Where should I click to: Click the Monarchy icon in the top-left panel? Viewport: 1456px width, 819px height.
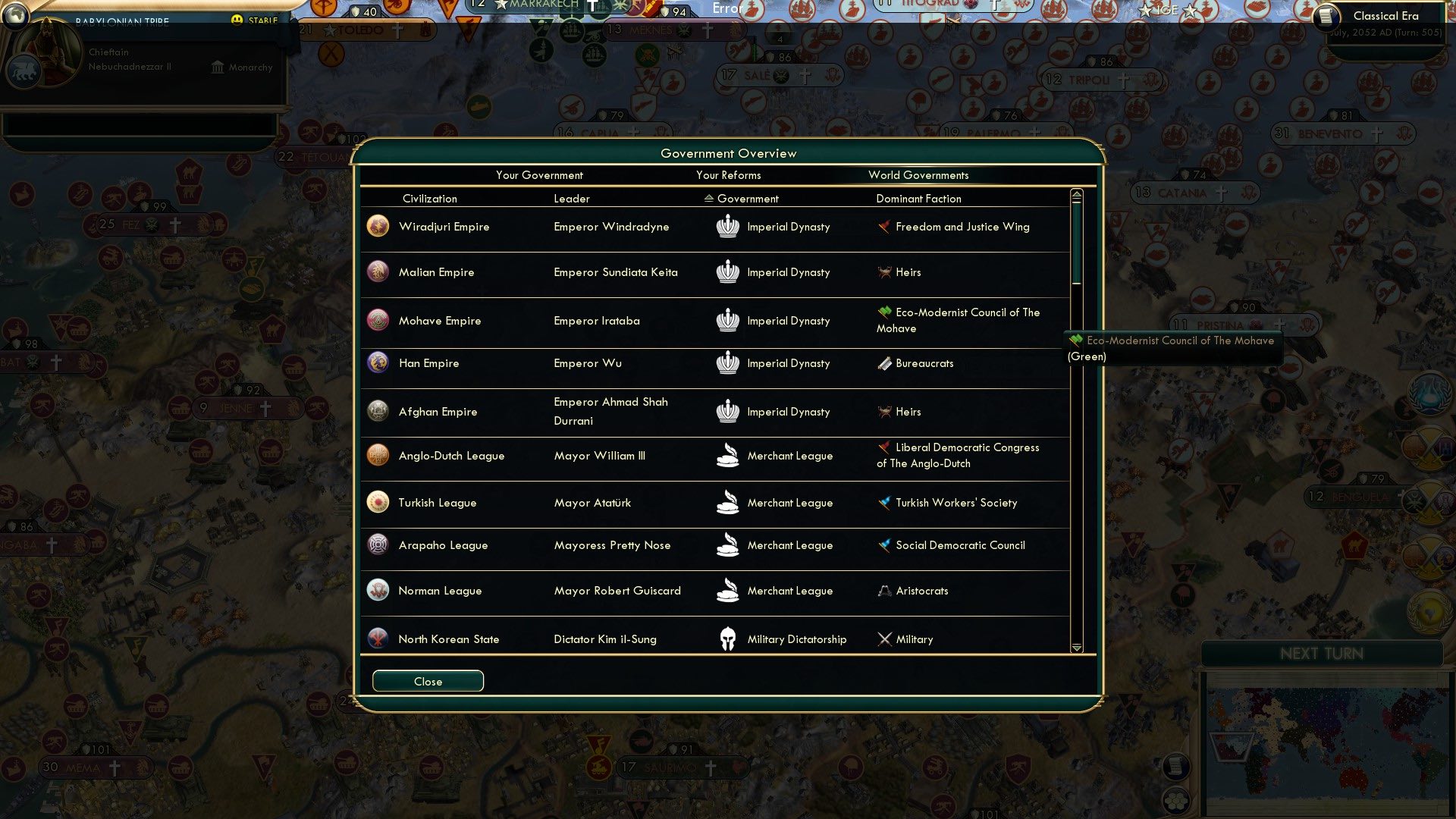tap(218, 67)
